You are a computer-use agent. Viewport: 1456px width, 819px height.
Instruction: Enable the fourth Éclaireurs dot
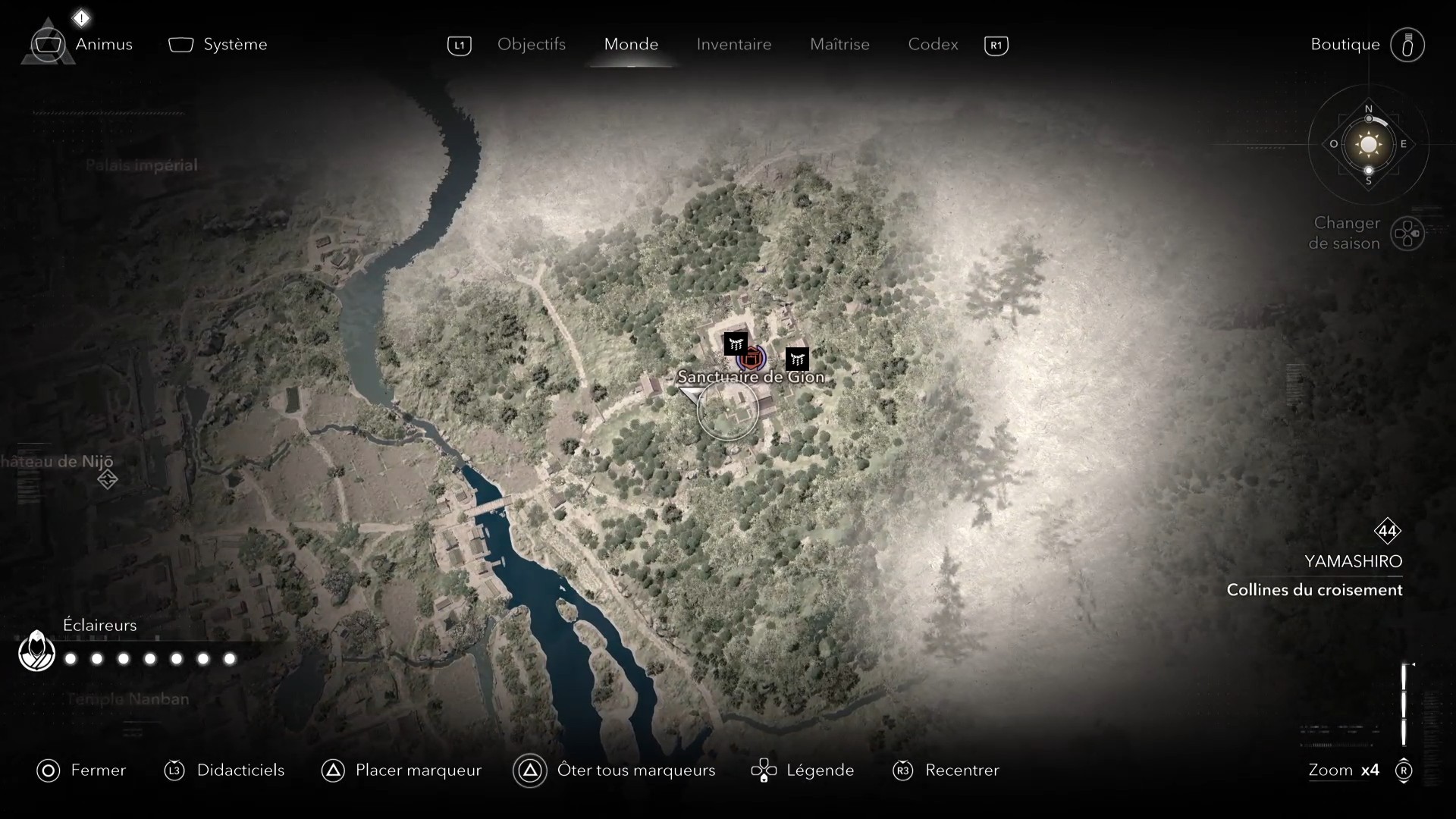149,659
